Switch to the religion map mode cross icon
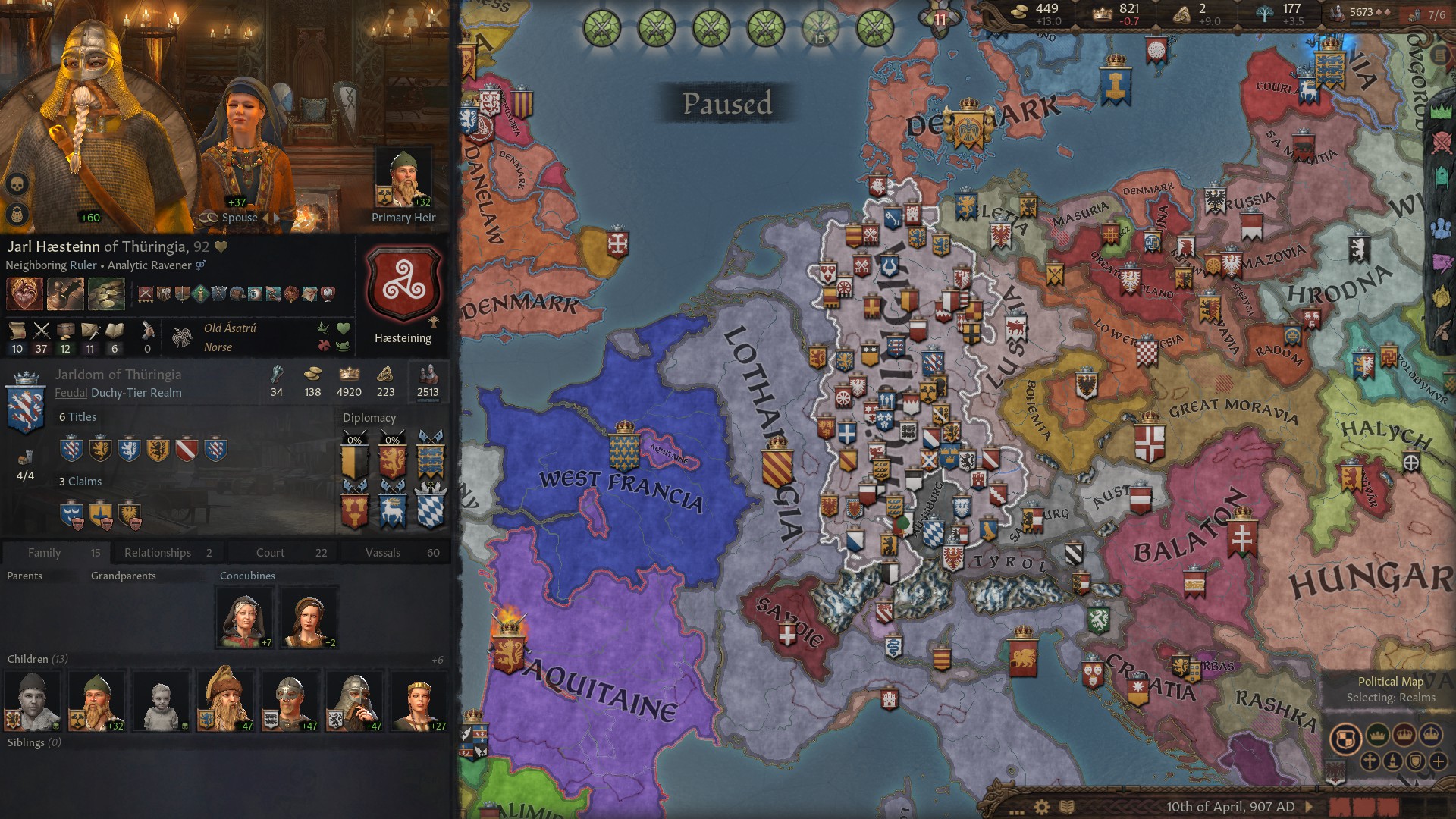1456x819 pixels. point(1370,762)
